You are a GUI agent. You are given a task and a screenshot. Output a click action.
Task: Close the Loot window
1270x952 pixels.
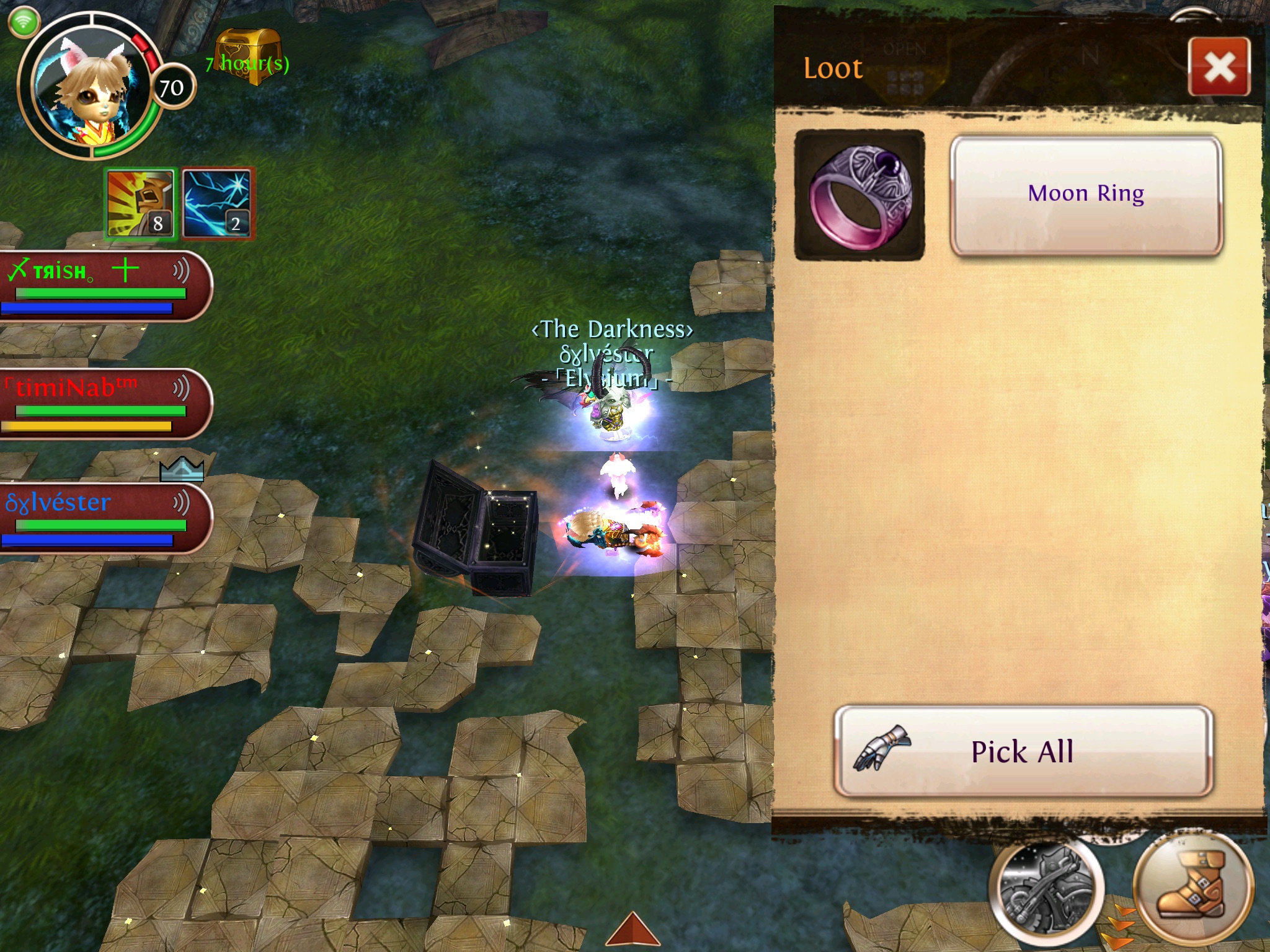pos(1219,67)
